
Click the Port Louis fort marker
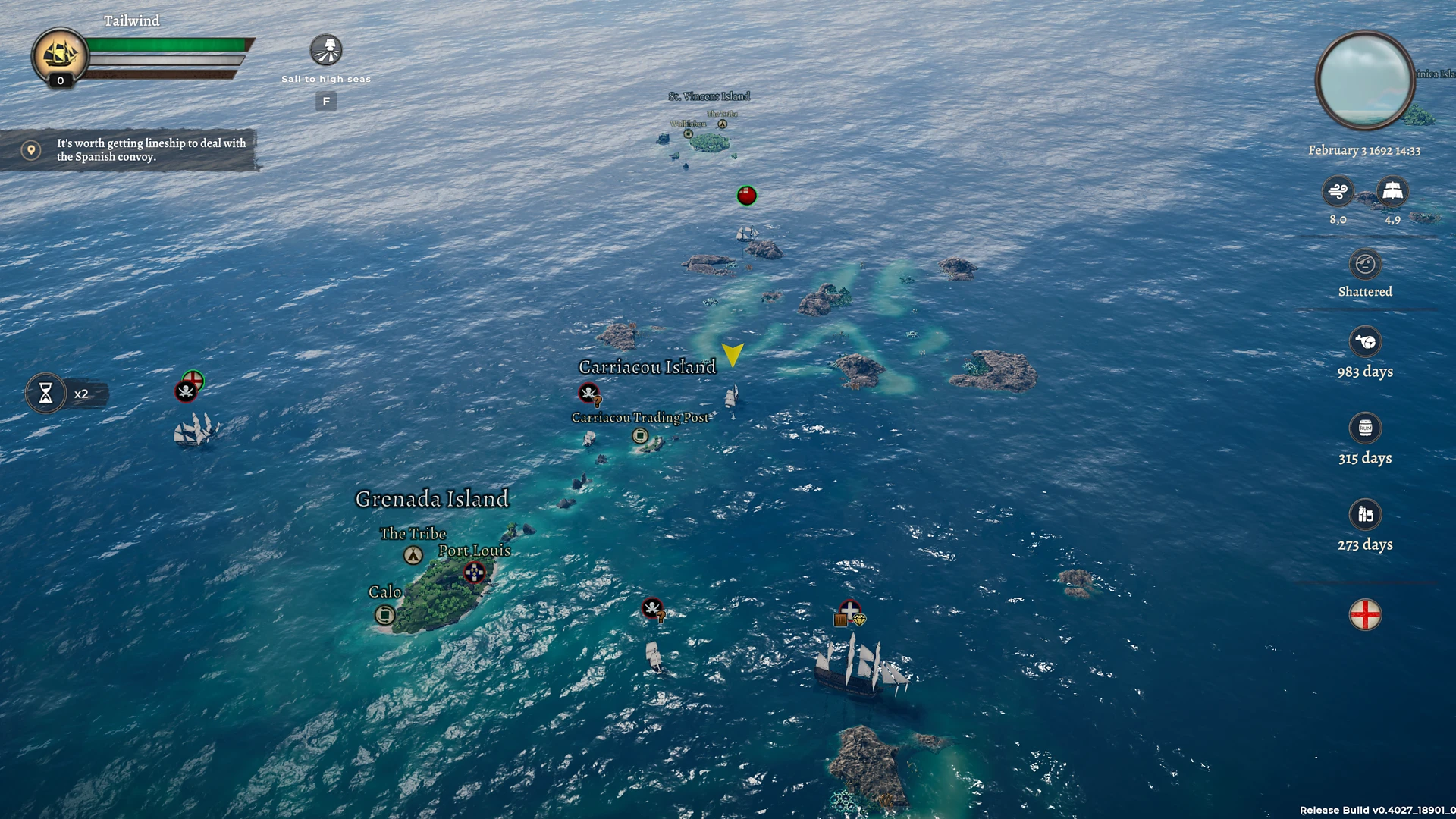475,574
